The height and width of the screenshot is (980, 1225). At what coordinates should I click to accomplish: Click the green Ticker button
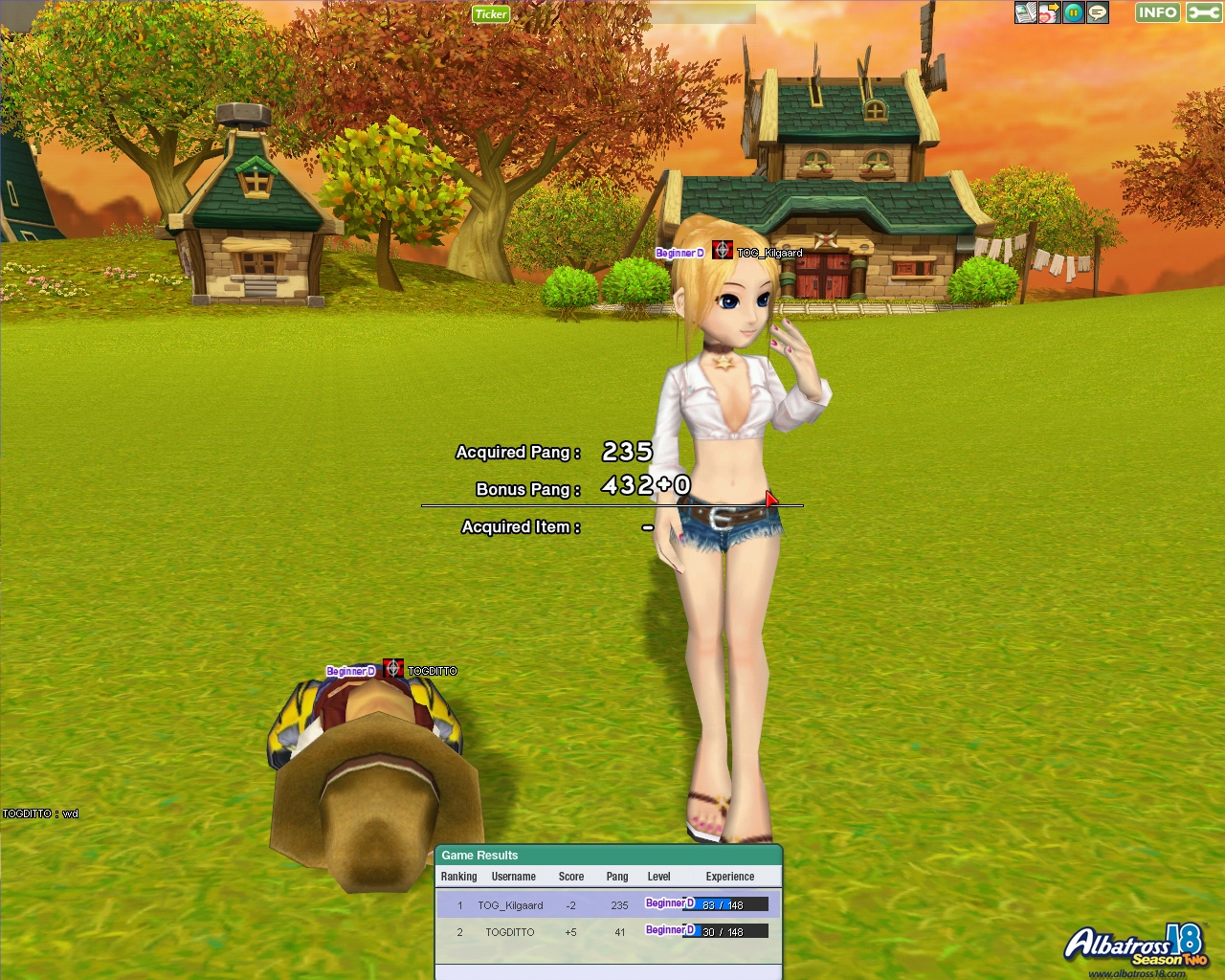[x=491, y=13]
